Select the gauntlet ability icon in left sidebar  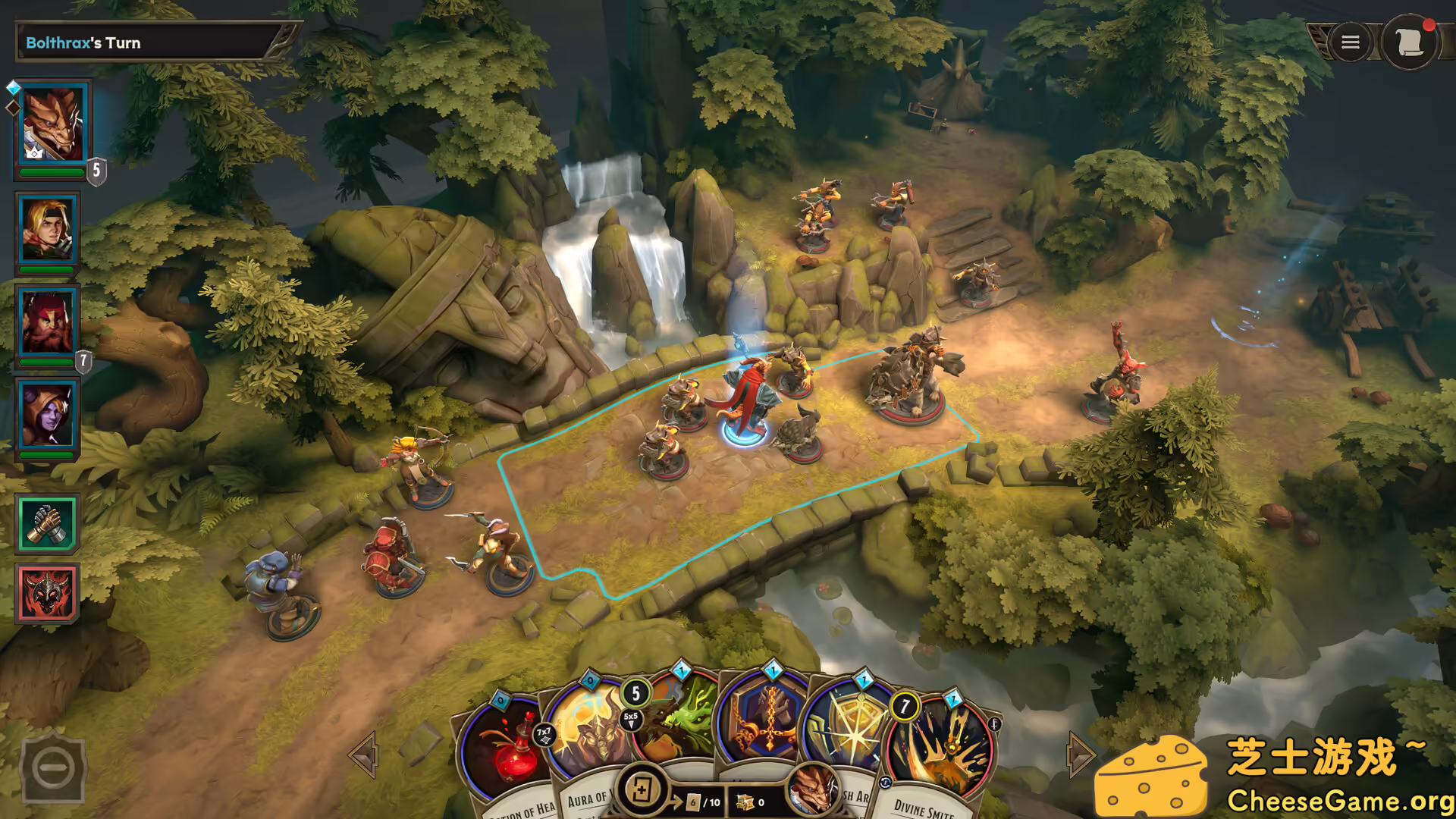click(47, 523)
